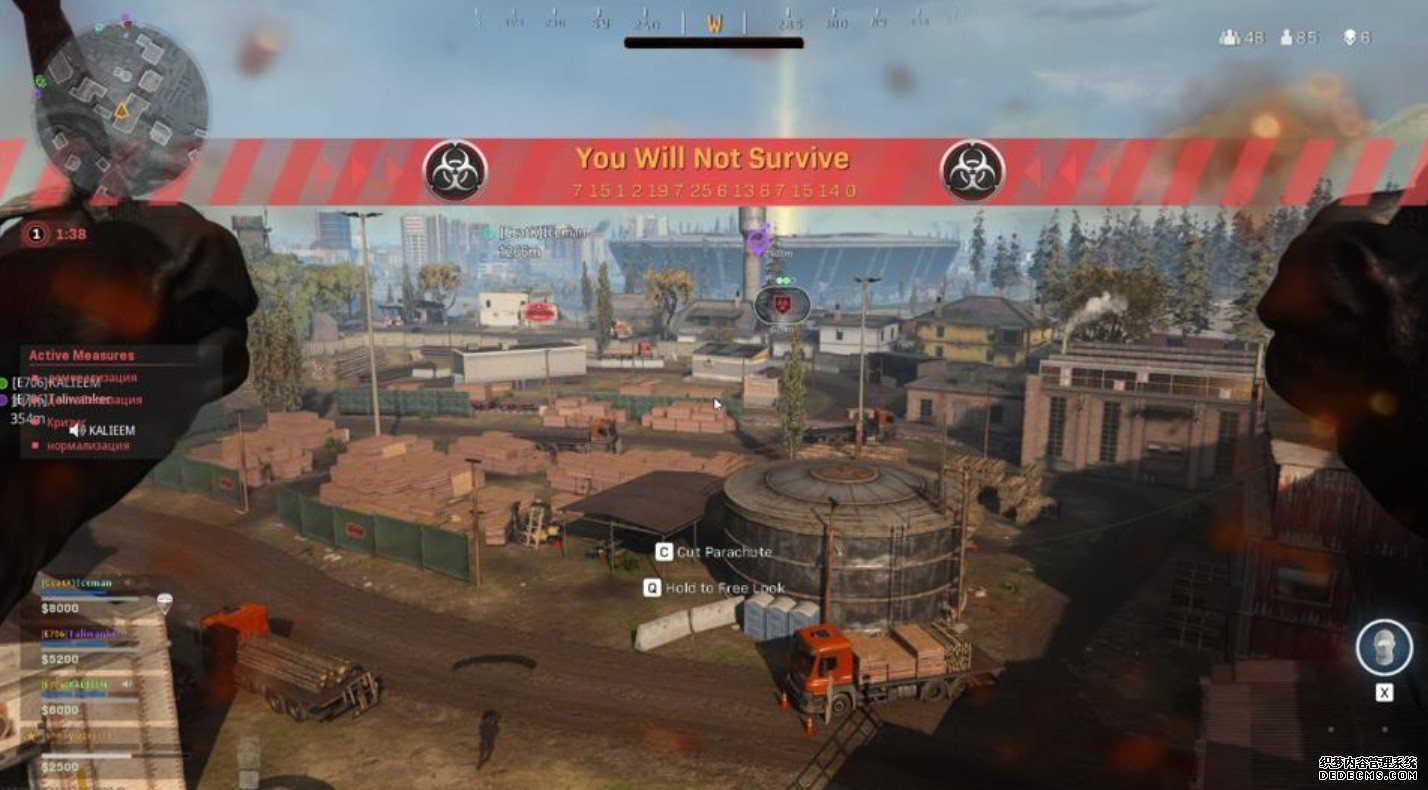
Task: Click the red oval marker near the white building
Action: point(539,312)
